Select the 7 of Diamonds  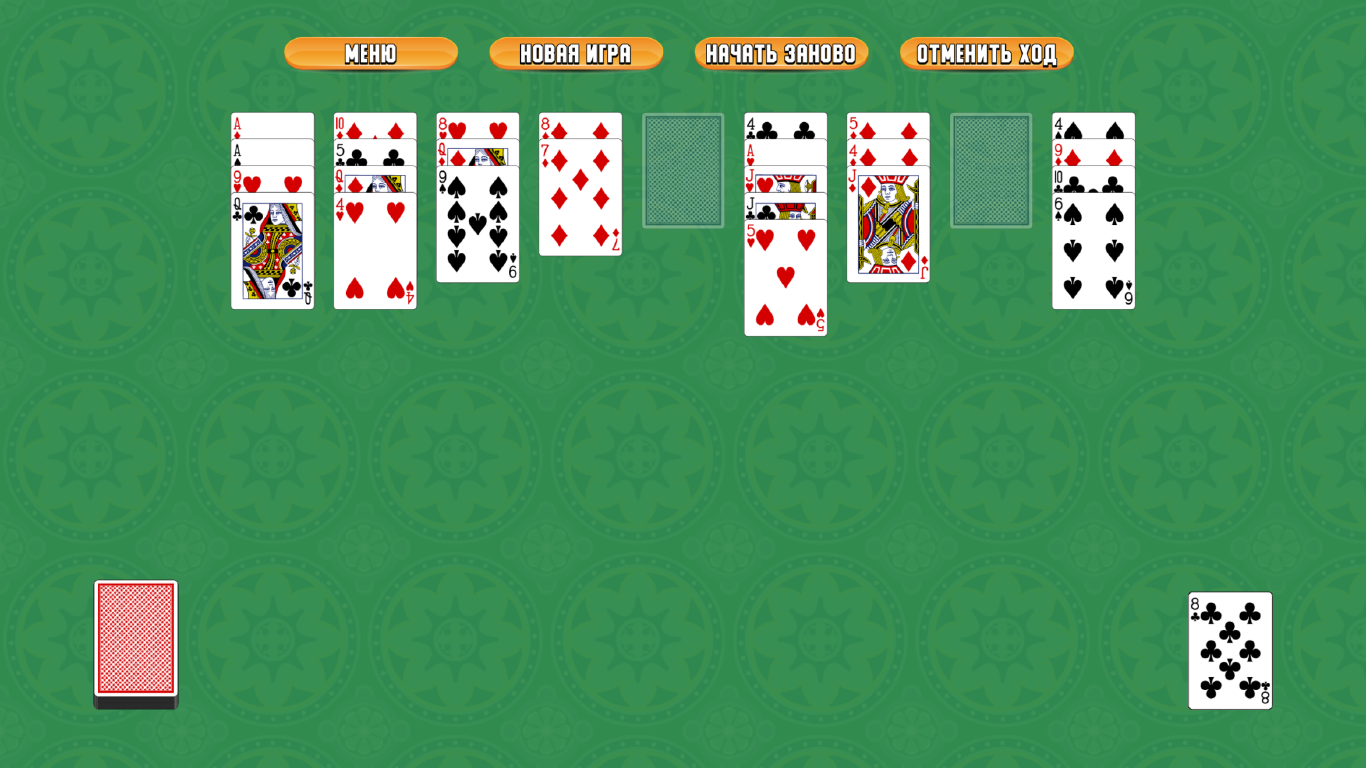pyautogui.click(x=580, y=200)
